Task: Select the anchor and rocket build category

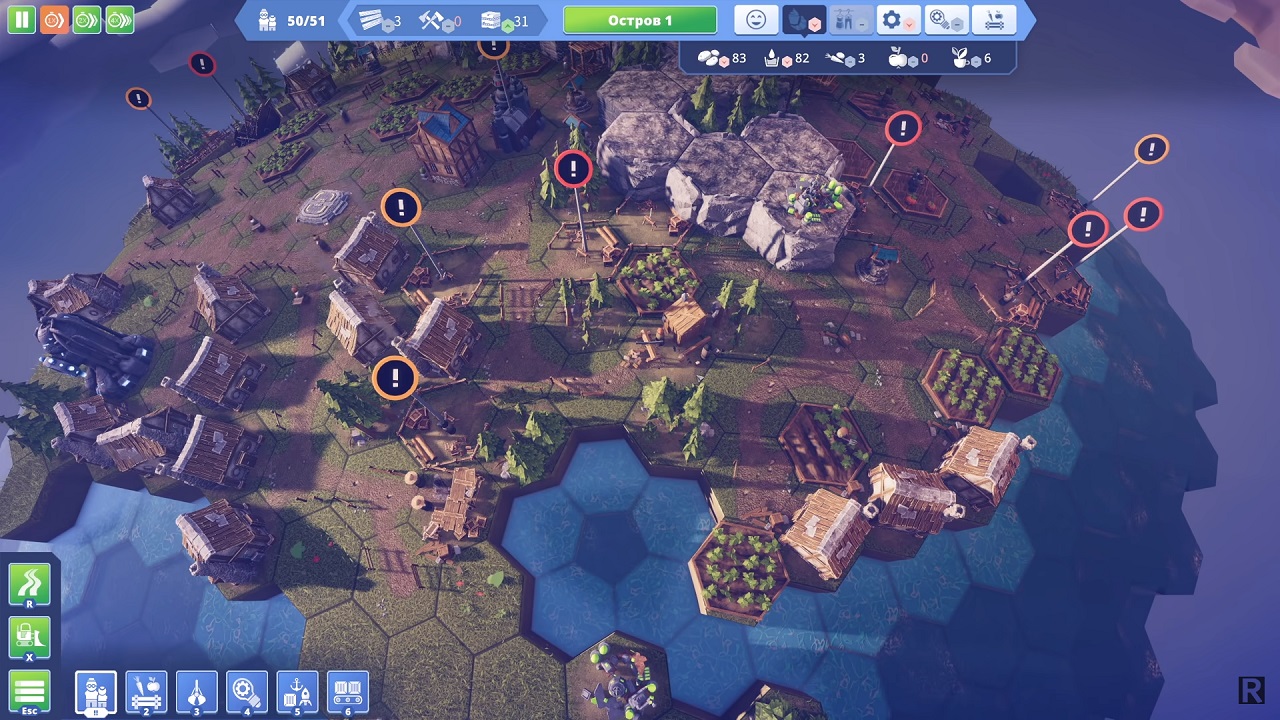Action: point(297,692)
